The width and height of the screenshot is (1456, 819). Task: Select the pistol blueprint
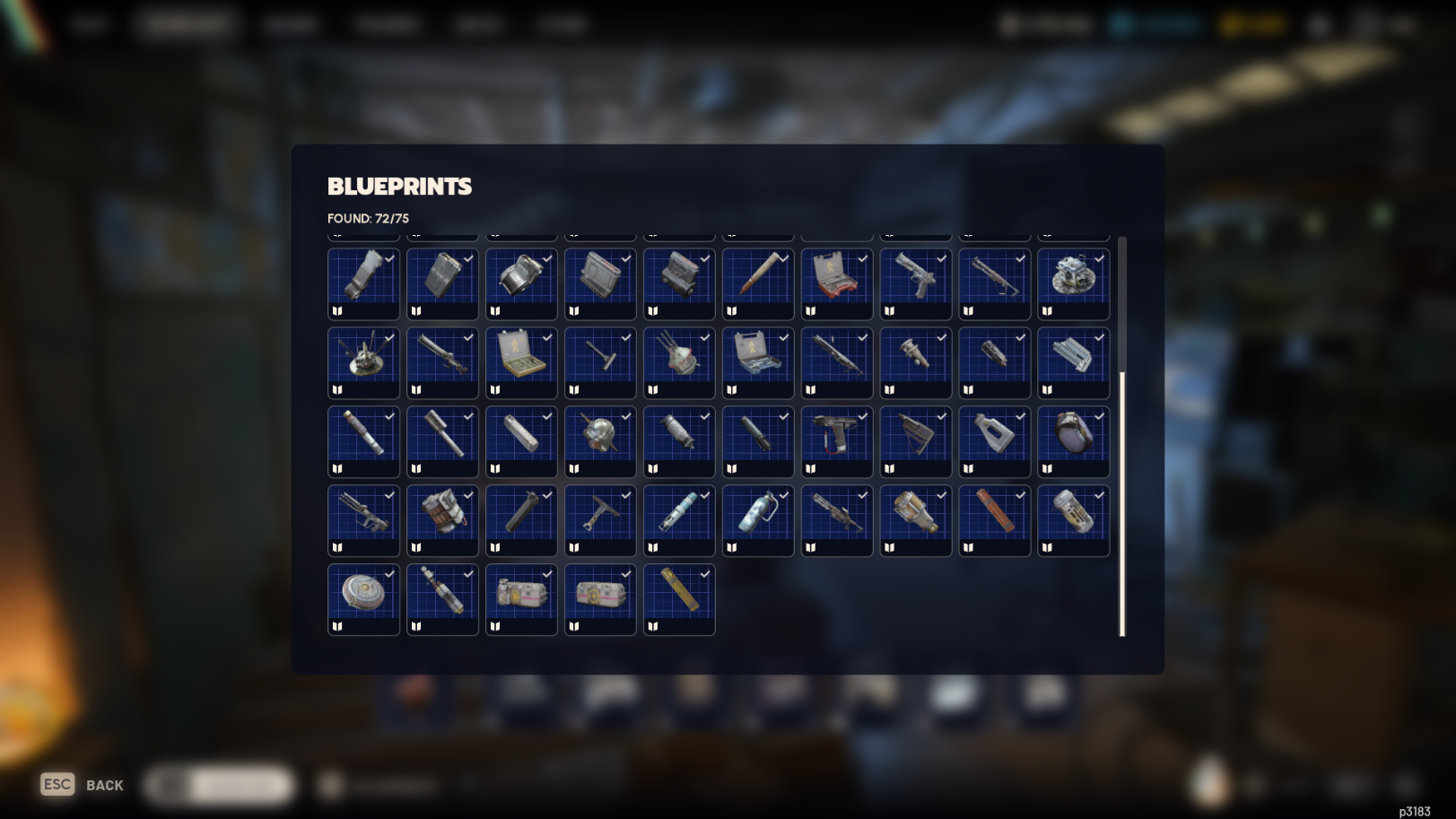pos(915,283)
